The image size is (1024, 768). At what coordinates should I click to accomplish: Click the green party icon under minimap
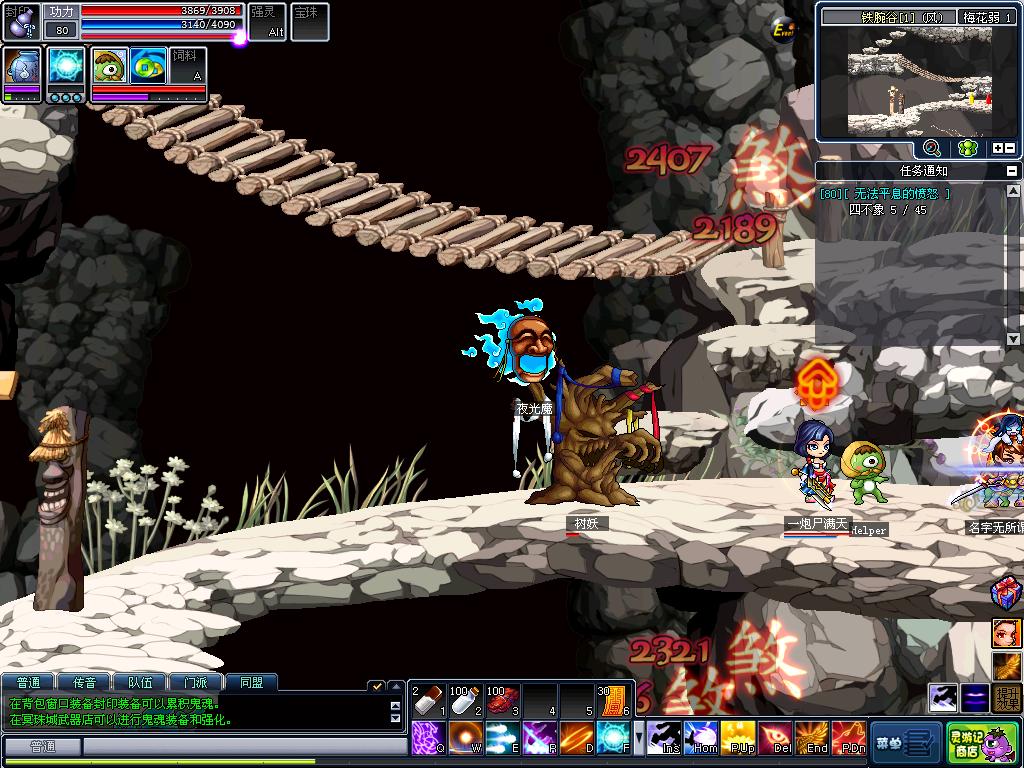[966, 148]
